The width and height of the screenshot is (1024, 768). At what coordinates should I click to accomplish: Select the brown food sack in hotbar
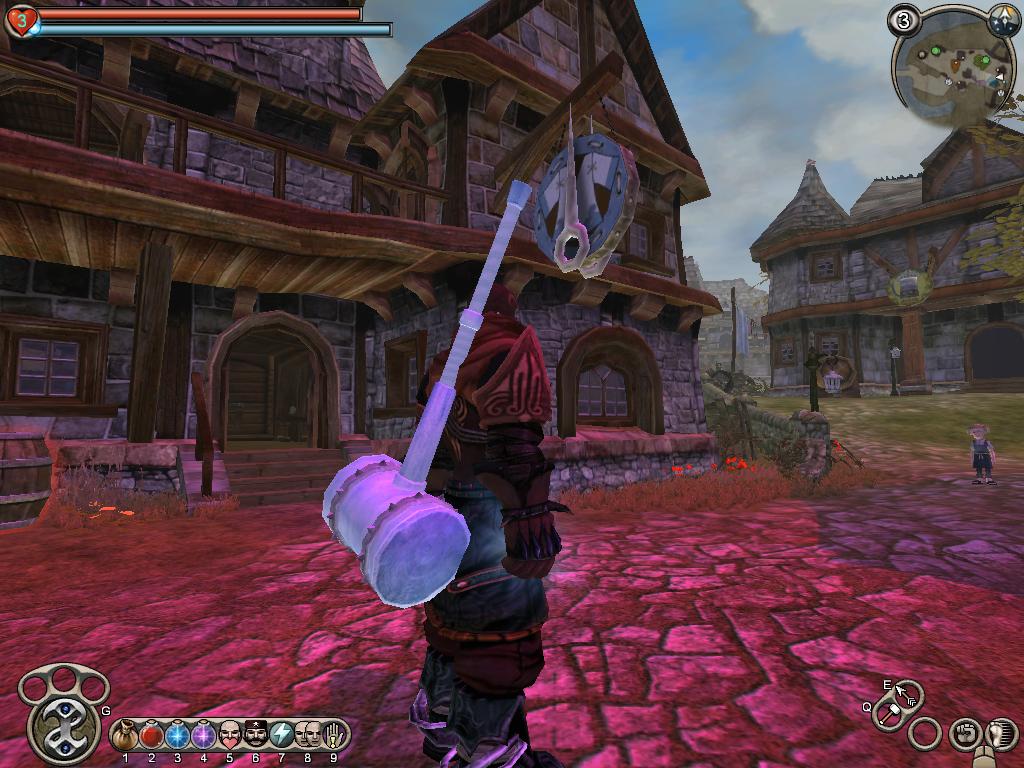[x=125, y=736]
